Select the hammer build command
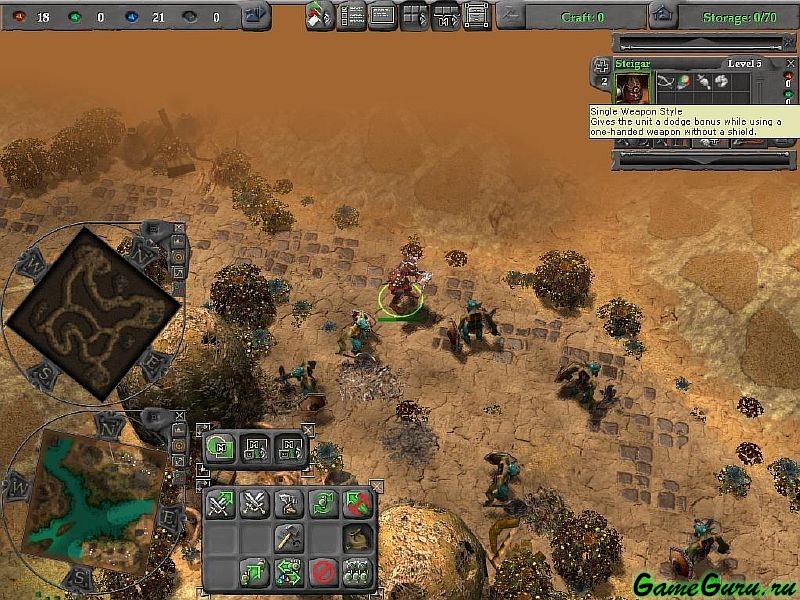The image size is (800, 600). [288, 538]
